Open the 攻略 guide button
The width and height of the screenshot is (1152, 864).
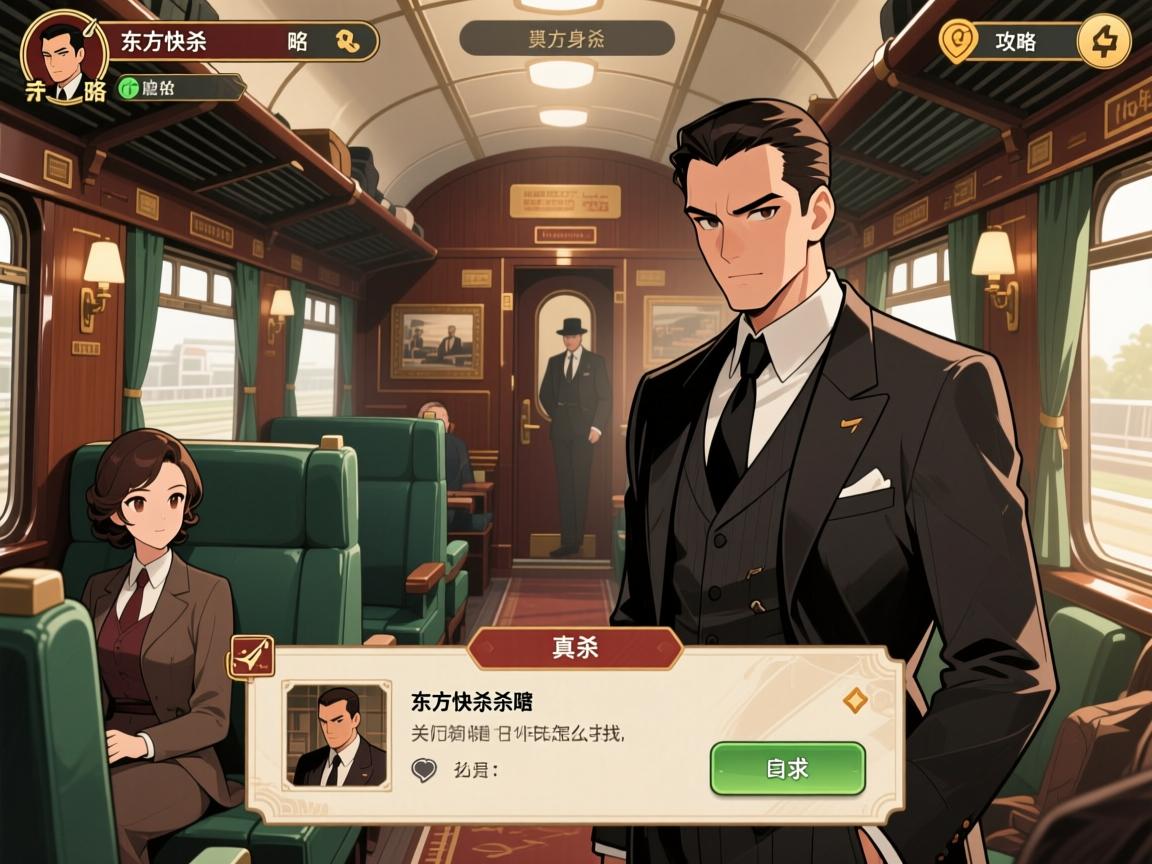pyautogui.click(x=1015, y=42)
